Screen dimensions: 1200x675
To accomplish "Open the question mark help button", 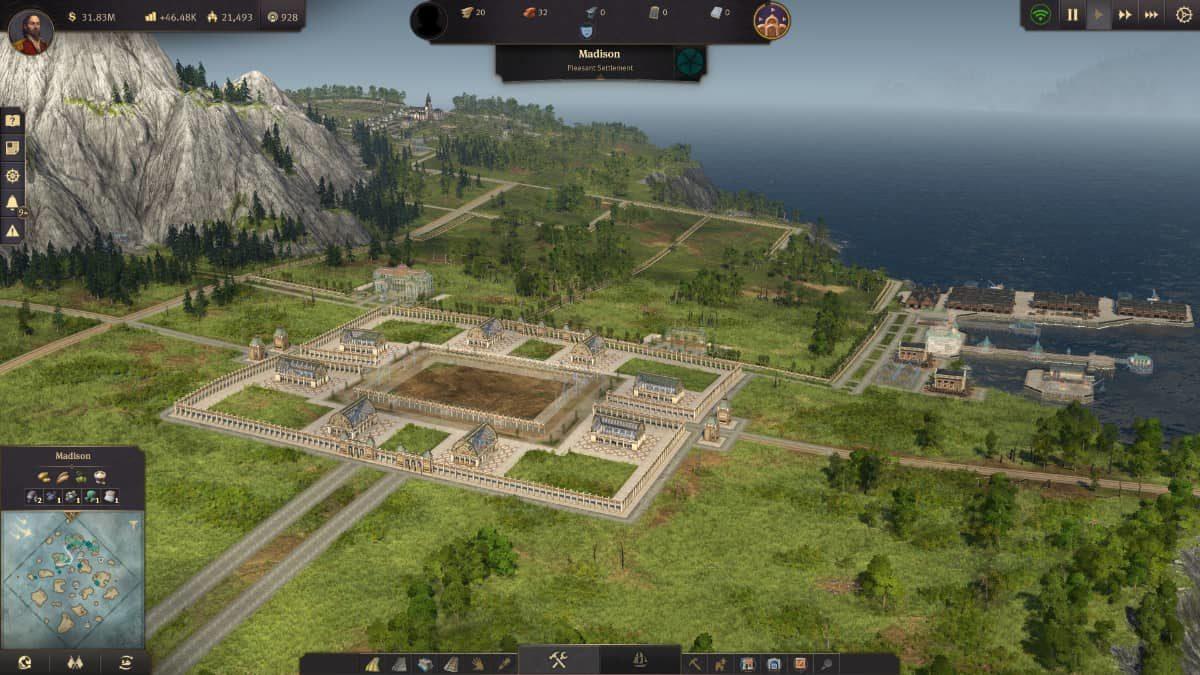I will [12, 120].
